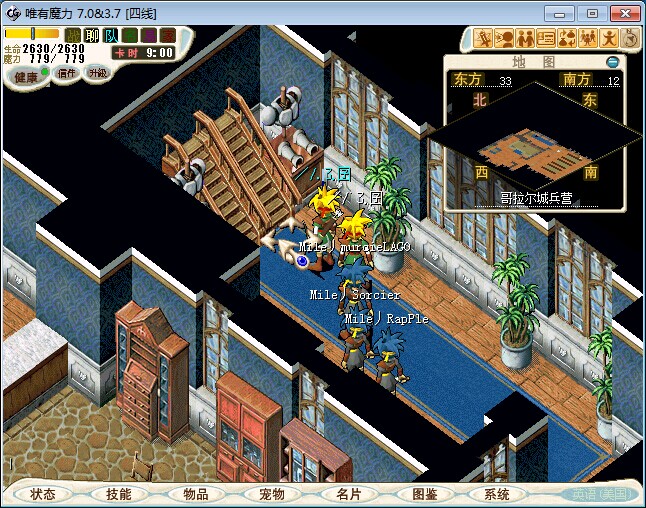Open the 系统 (System) menu
646x508 pixels.
click(497, 494)
